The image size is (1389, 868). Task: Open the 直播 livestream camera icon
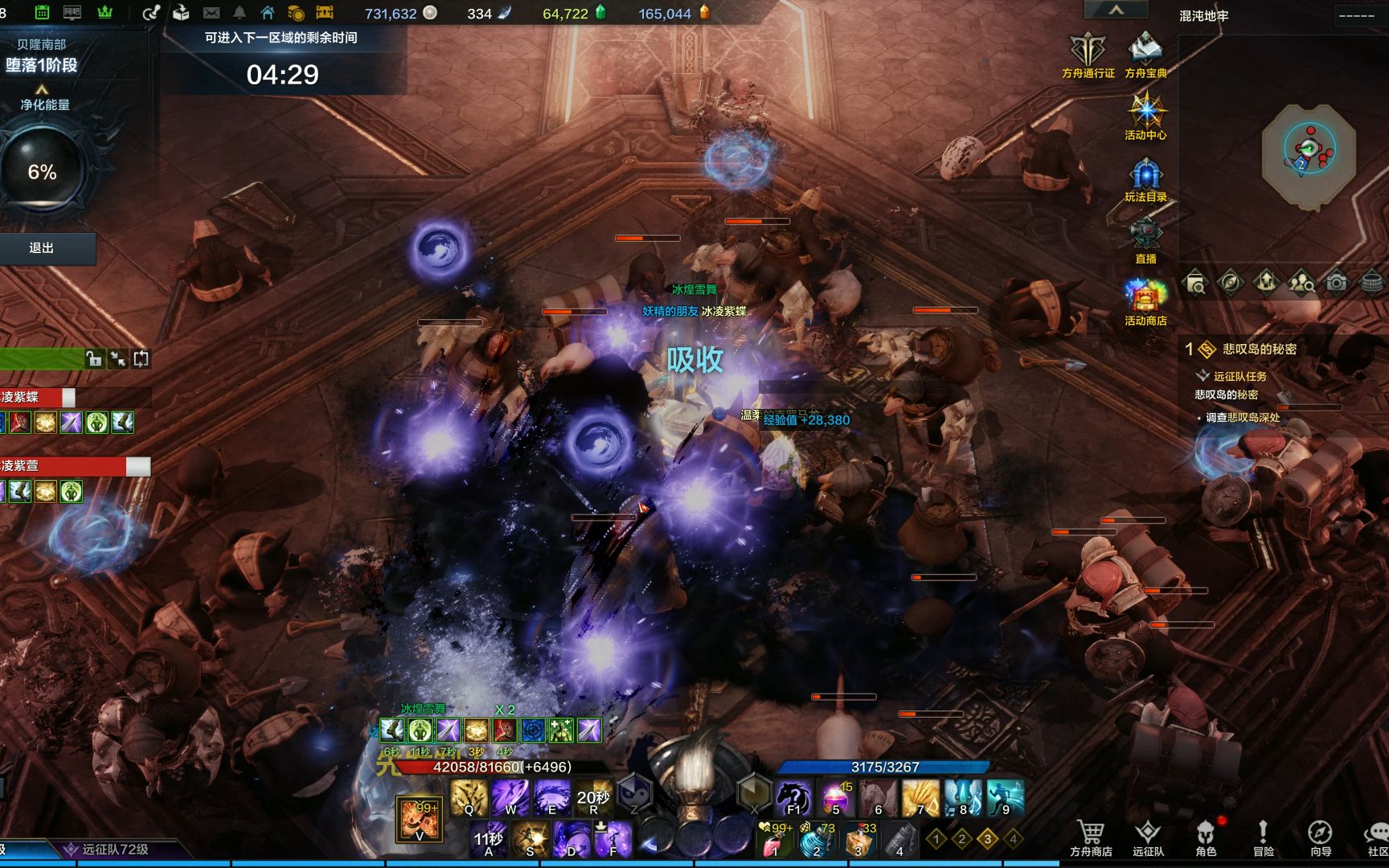(x=1145, y=239)
